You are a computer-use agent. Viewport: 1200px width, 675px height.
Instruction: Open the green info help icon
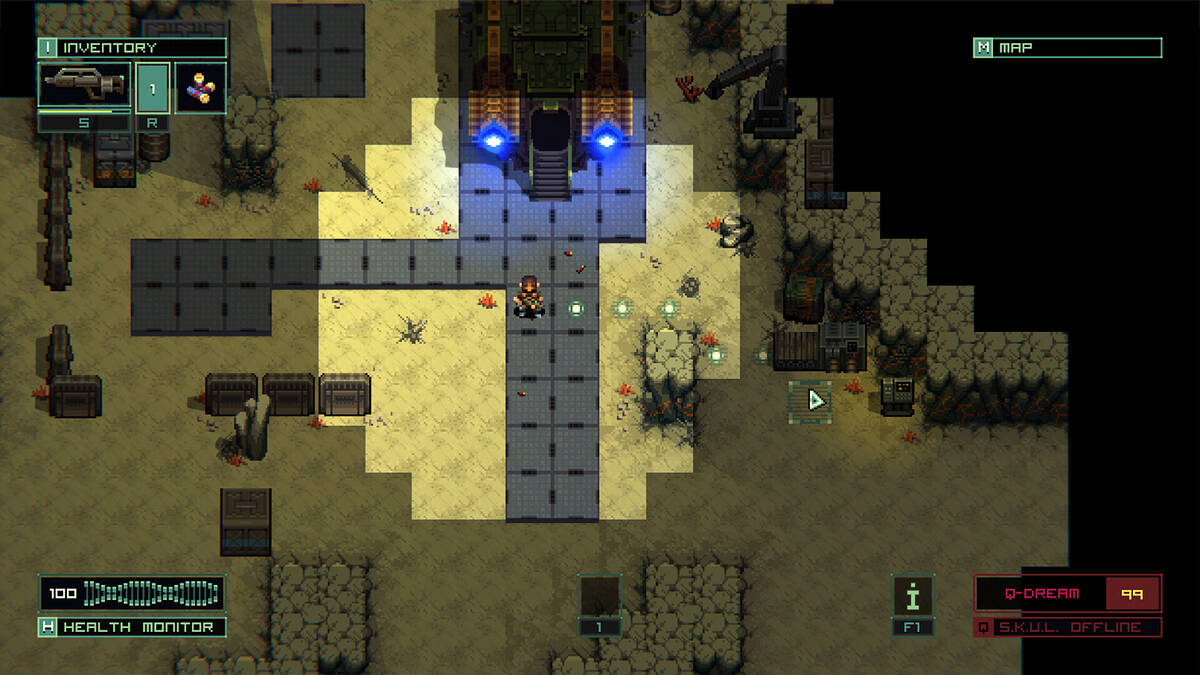912,595
